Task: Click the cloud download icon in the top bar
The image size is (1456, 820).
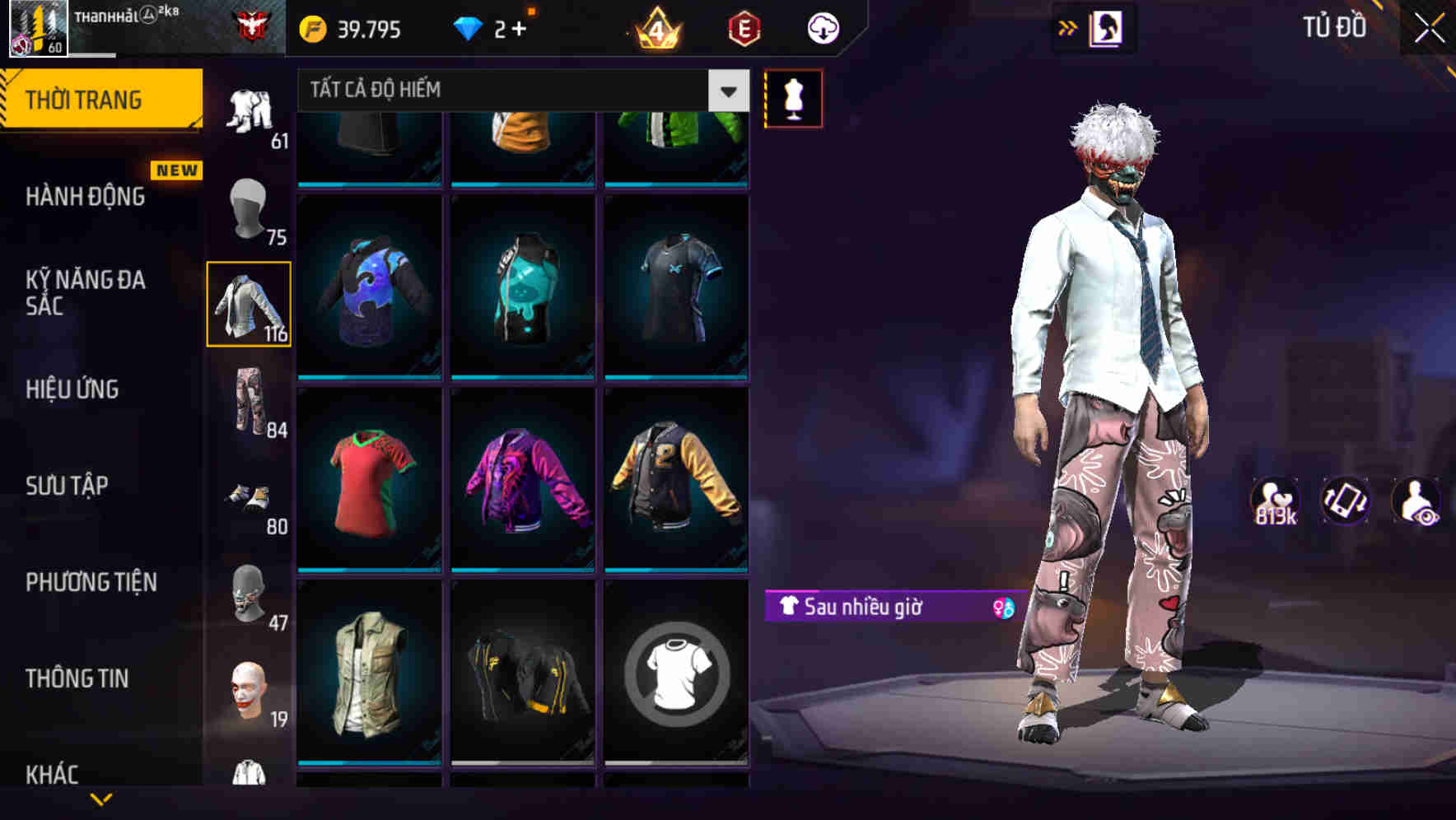Action: [x=822, y=27]
